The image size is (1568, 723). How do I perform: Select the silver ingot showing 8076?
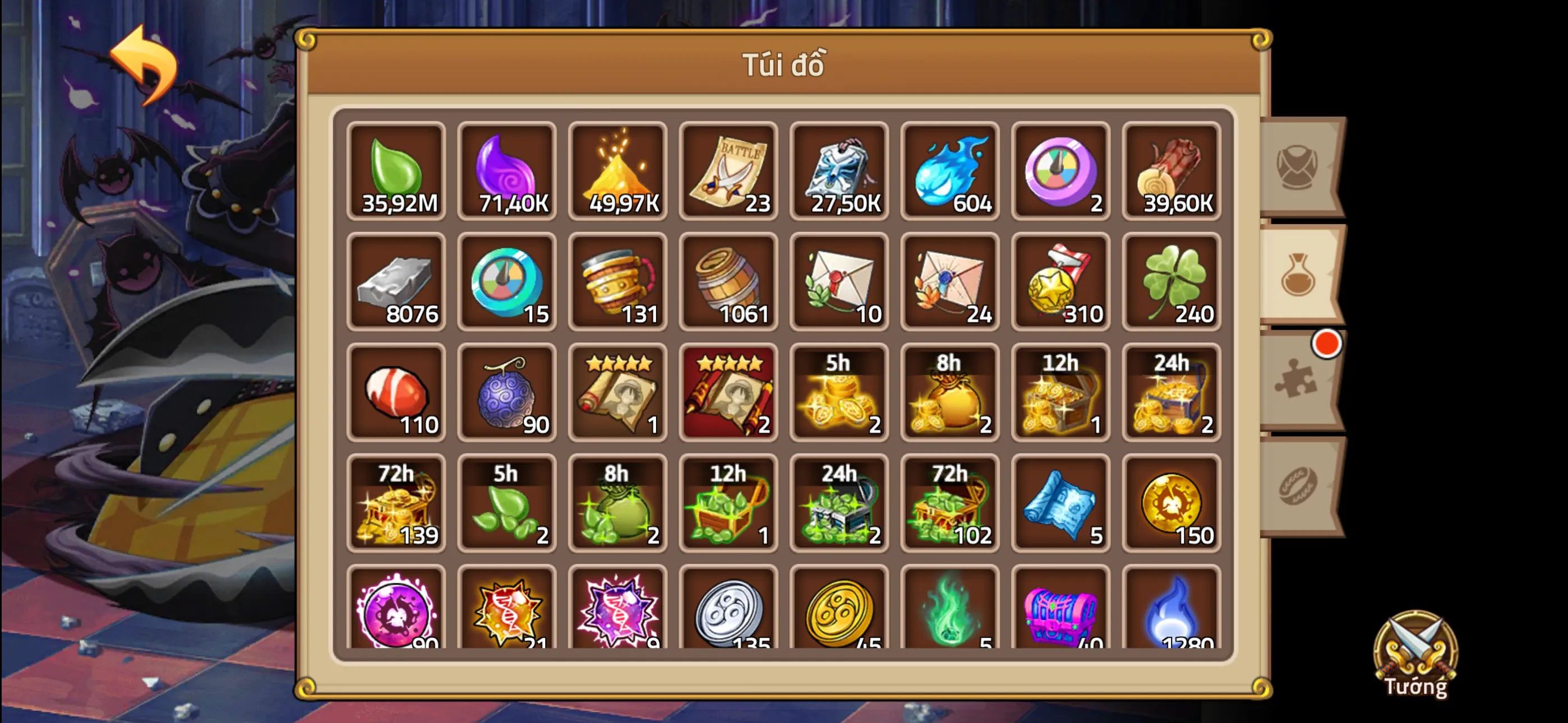point(396,283)
